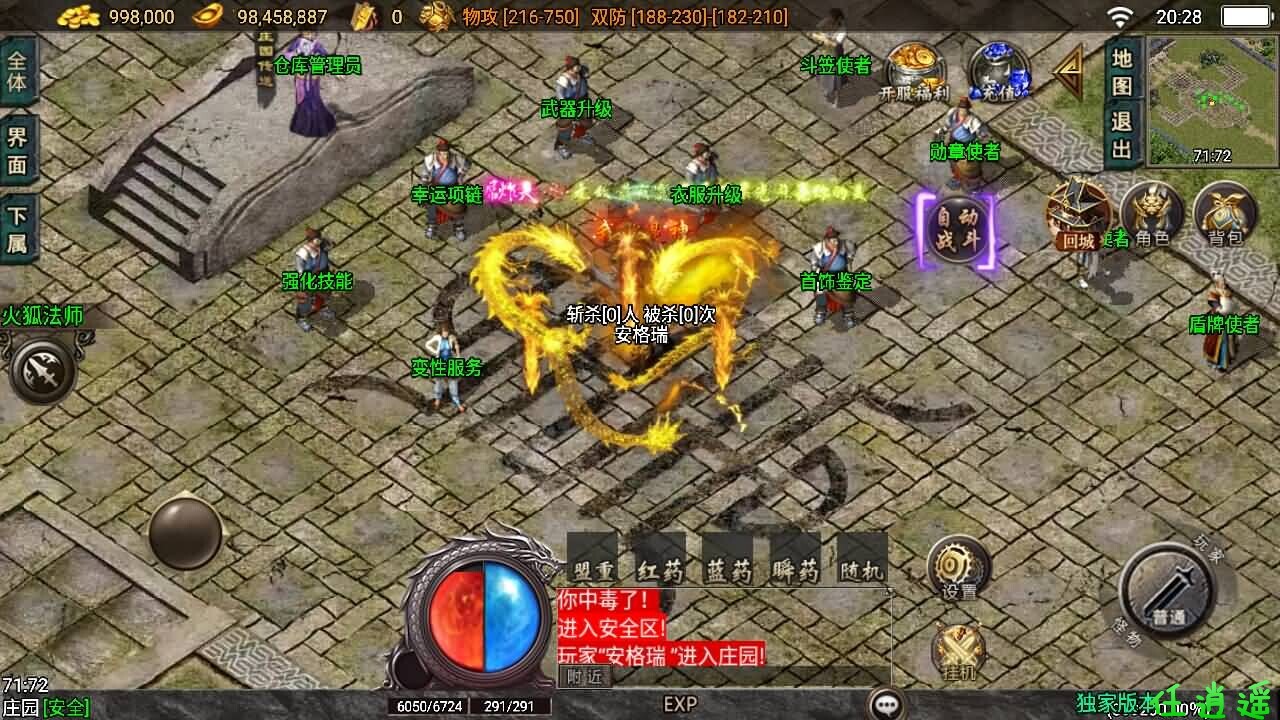Open the 开服福利 server welfare icon
Screen dimensions: 1280x720
[914, 65]
